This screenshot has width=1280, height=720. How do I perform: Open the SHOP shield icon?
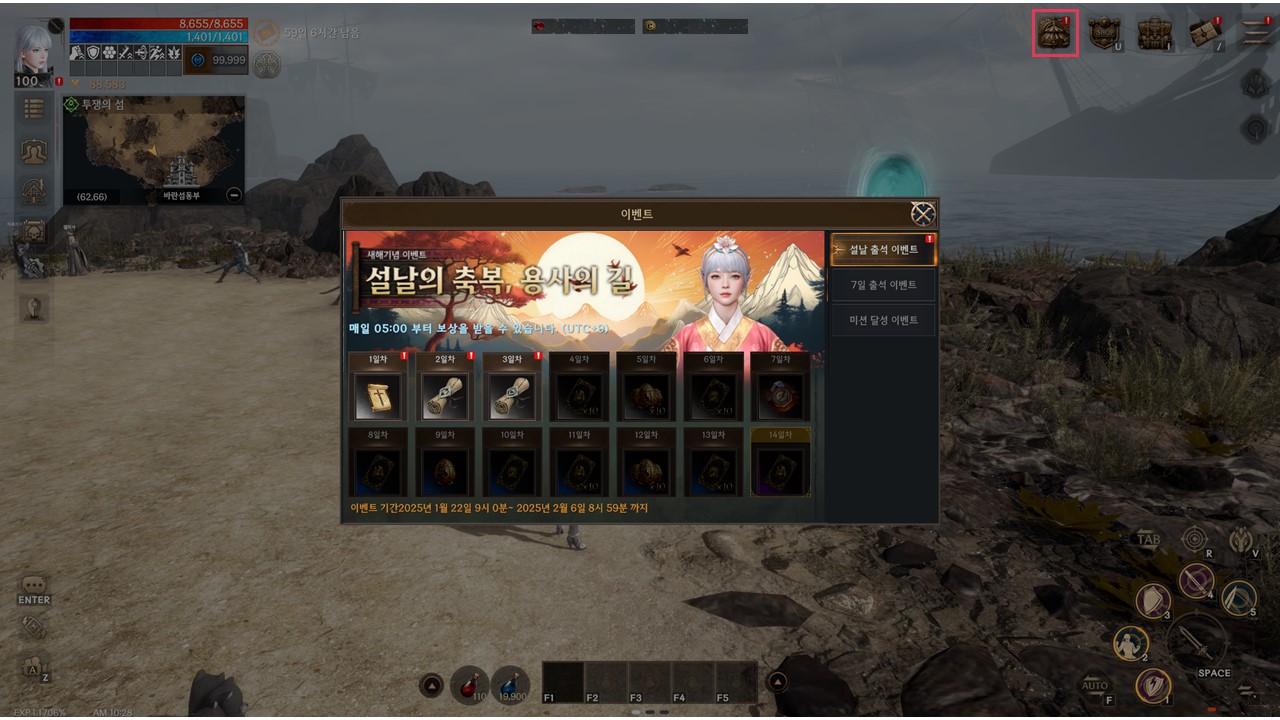tap(1105, 33)
